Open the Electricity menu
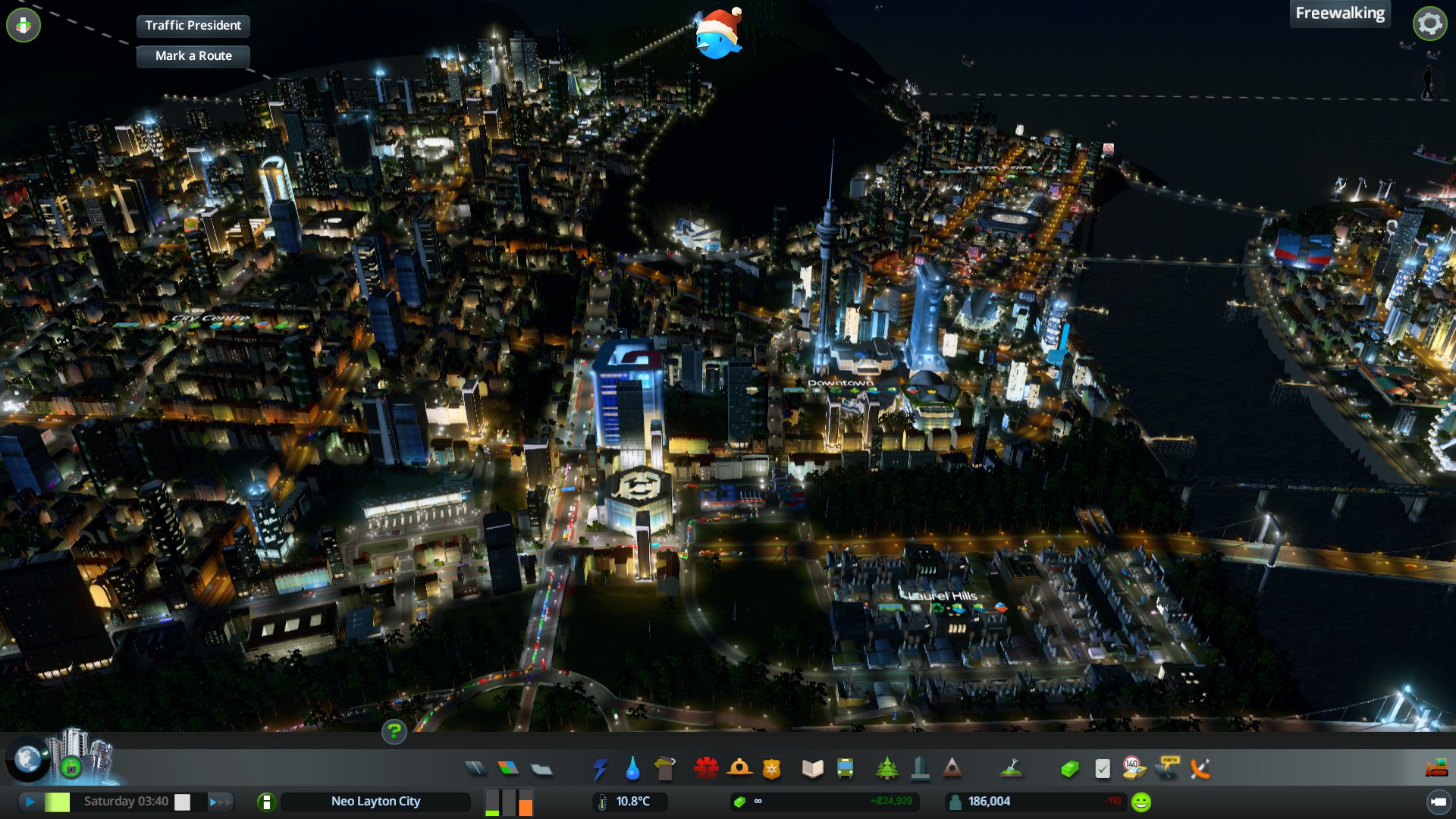The height and width of the screenshot is (819, 1456). click(600, 769)
